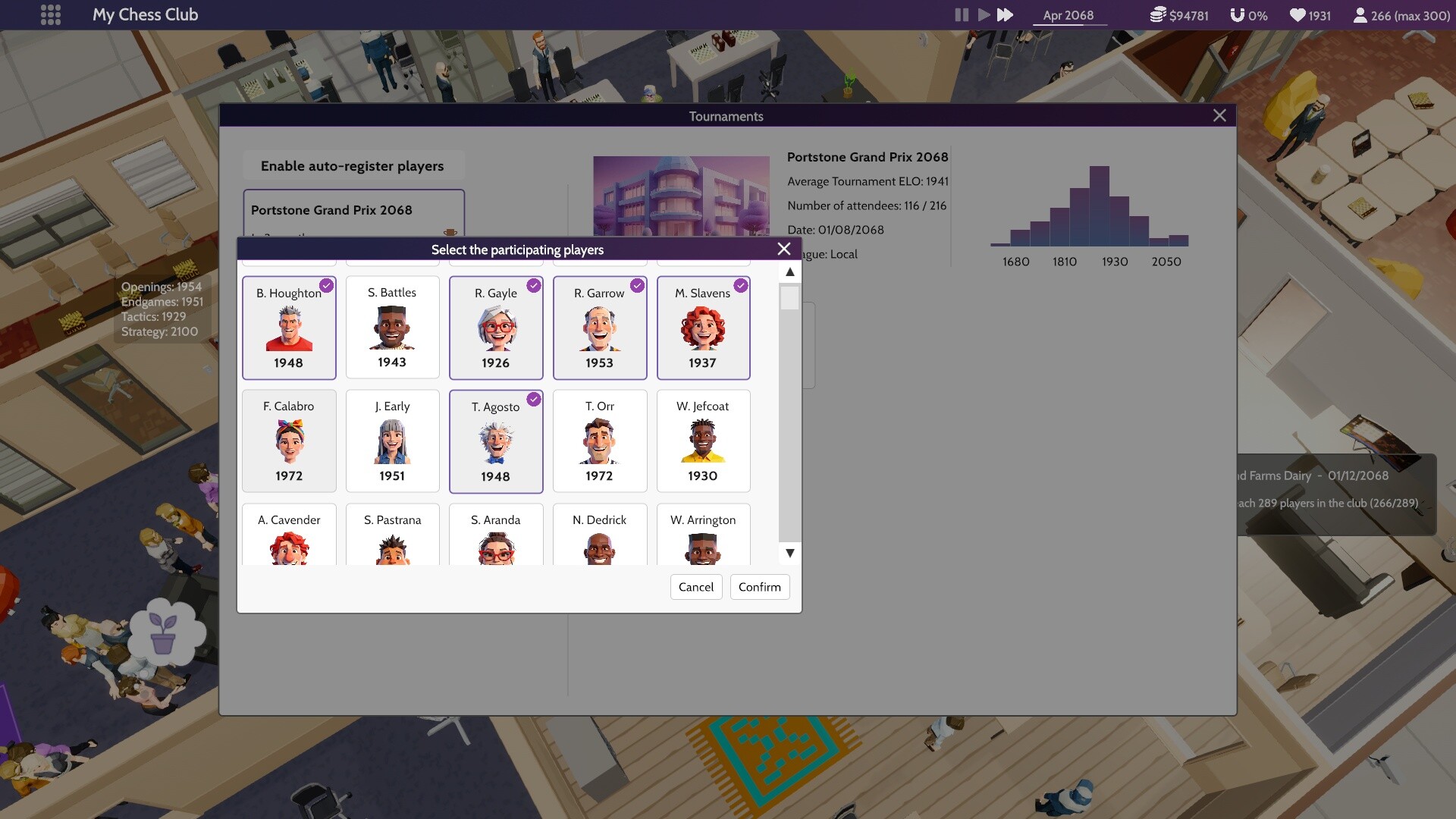The width and height of the screenshot is (1456, 819).
Task: Open the Tournaments title bar
Action: coord(726,116)
